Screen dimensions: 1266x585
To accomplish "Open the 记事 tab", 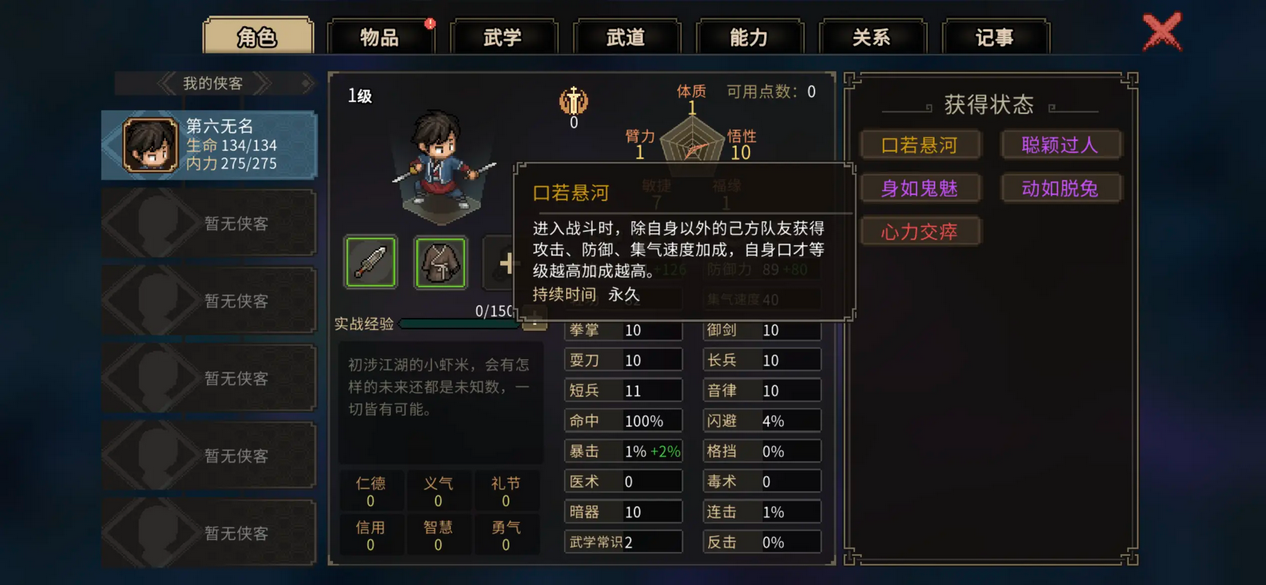I will pyautogui.click(x=995, y=38).
